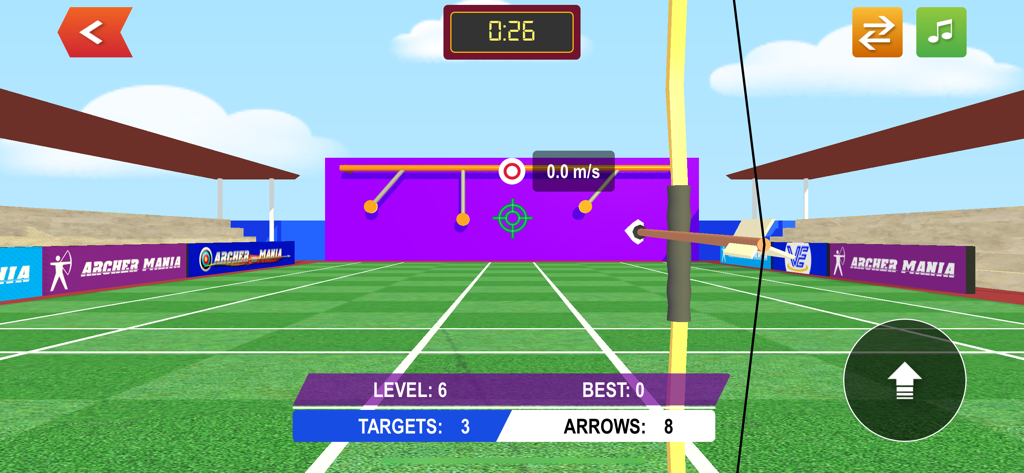Tap the orange swap arrows button
This screenshot has width=1024, height=473.
click(x=877, y=32)
